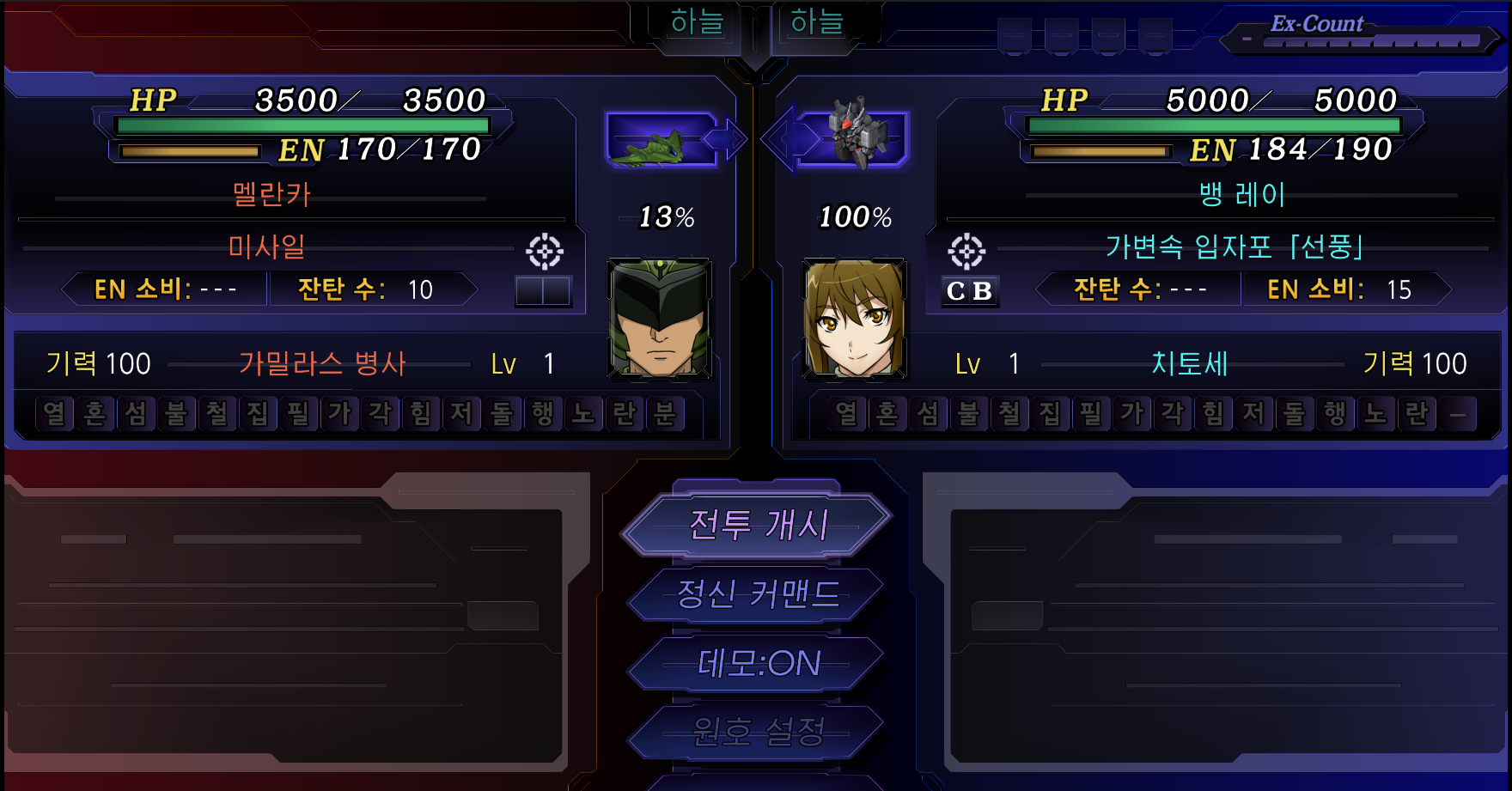Toggle the 데모:ON battle animation setting
Image resolution: width=1512 pixels, height=791 pixels.
coord(758,663)
